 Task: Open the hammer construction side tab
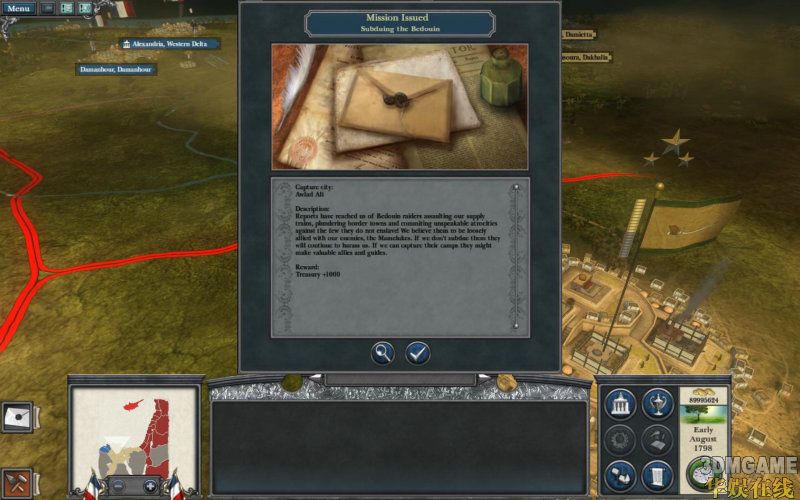[x=17, y=480]
